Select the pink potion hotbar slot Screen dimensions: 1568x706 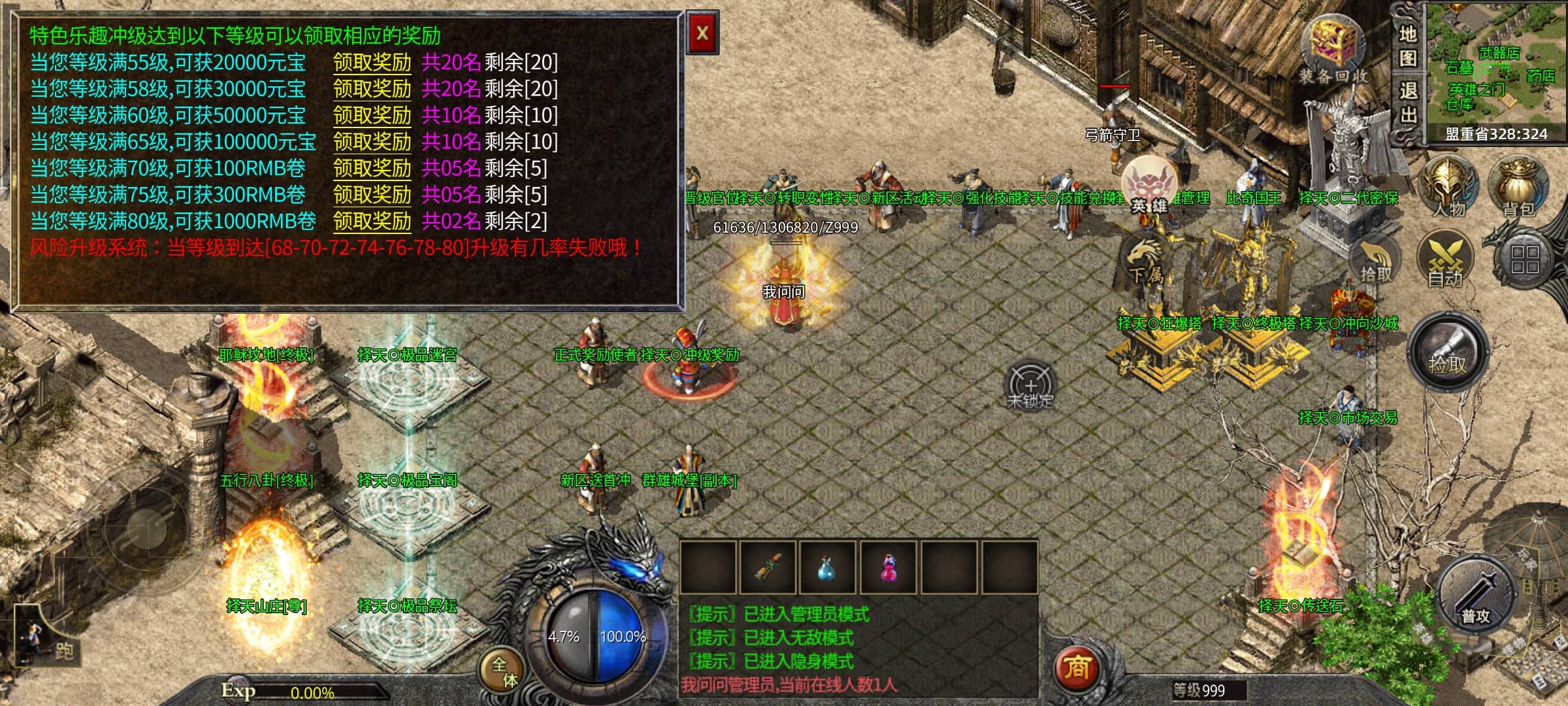click(889, 567)
